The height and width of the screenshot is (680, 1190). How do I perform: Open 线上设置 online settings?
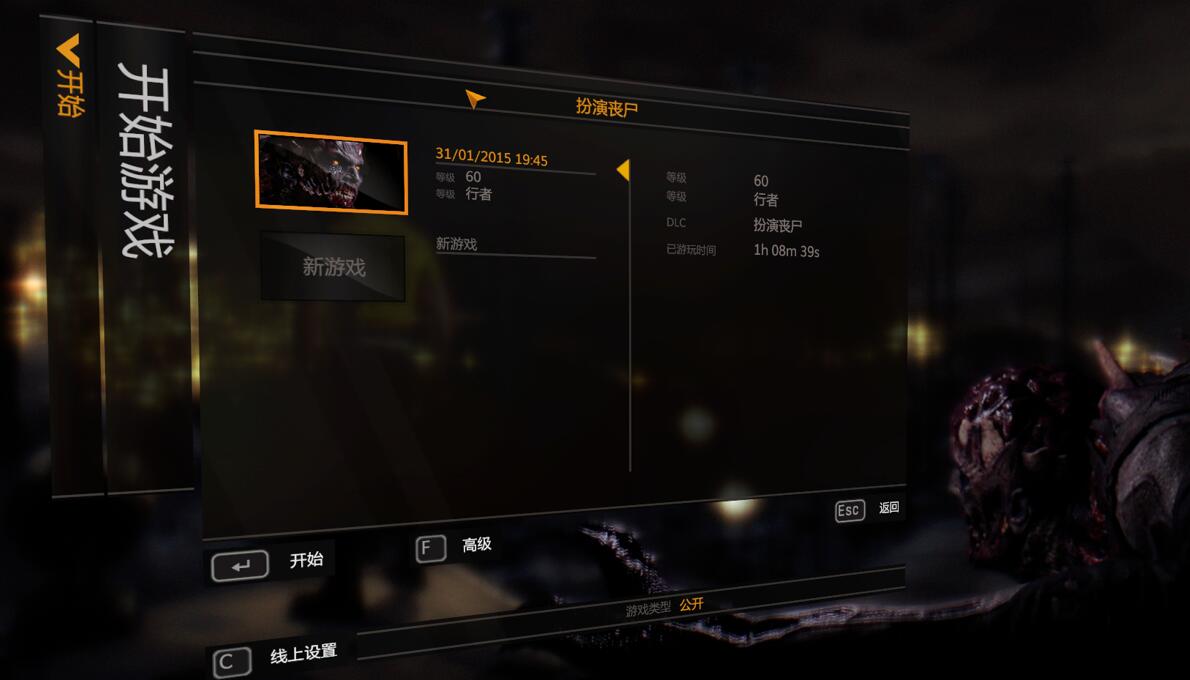(275, 658)
